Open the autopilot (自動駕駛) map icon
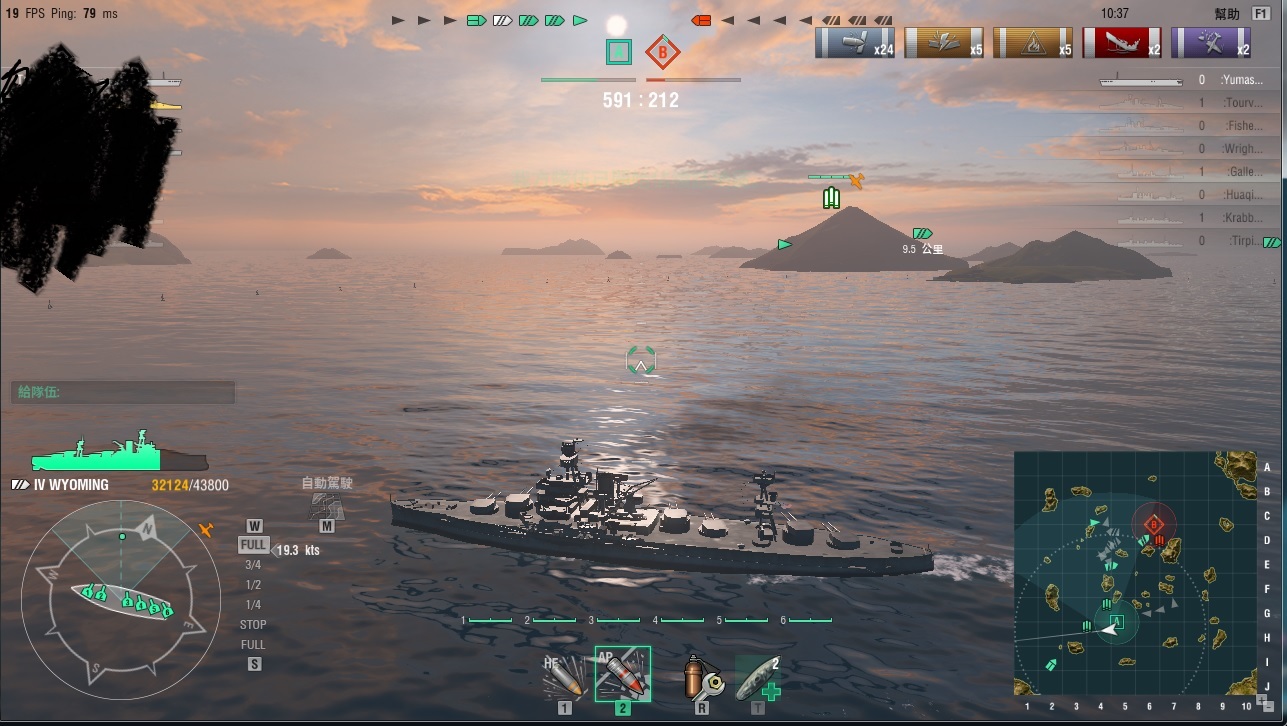This screenshot has height=726, width=1287. [x=327, y=506]
